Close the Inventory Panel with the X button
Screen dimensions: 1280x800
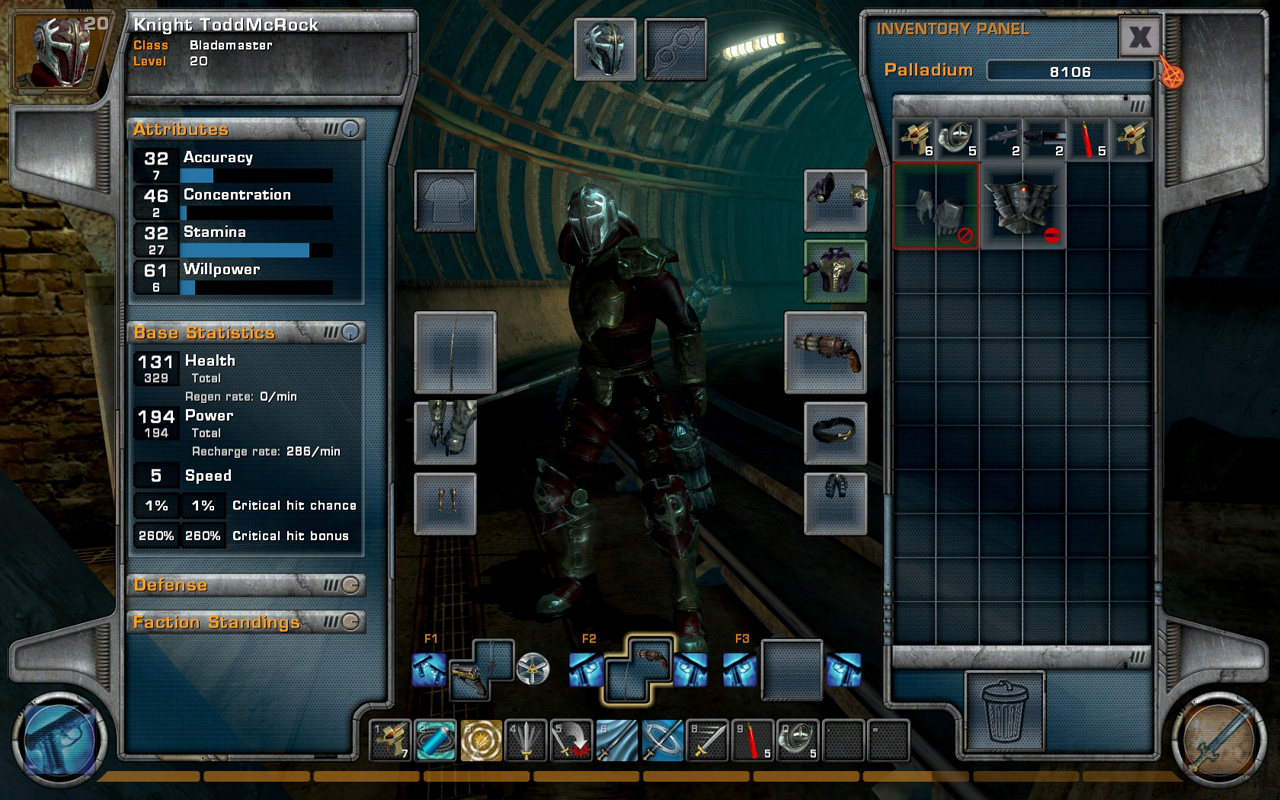pyautogui.click(x=1140, y=36)
